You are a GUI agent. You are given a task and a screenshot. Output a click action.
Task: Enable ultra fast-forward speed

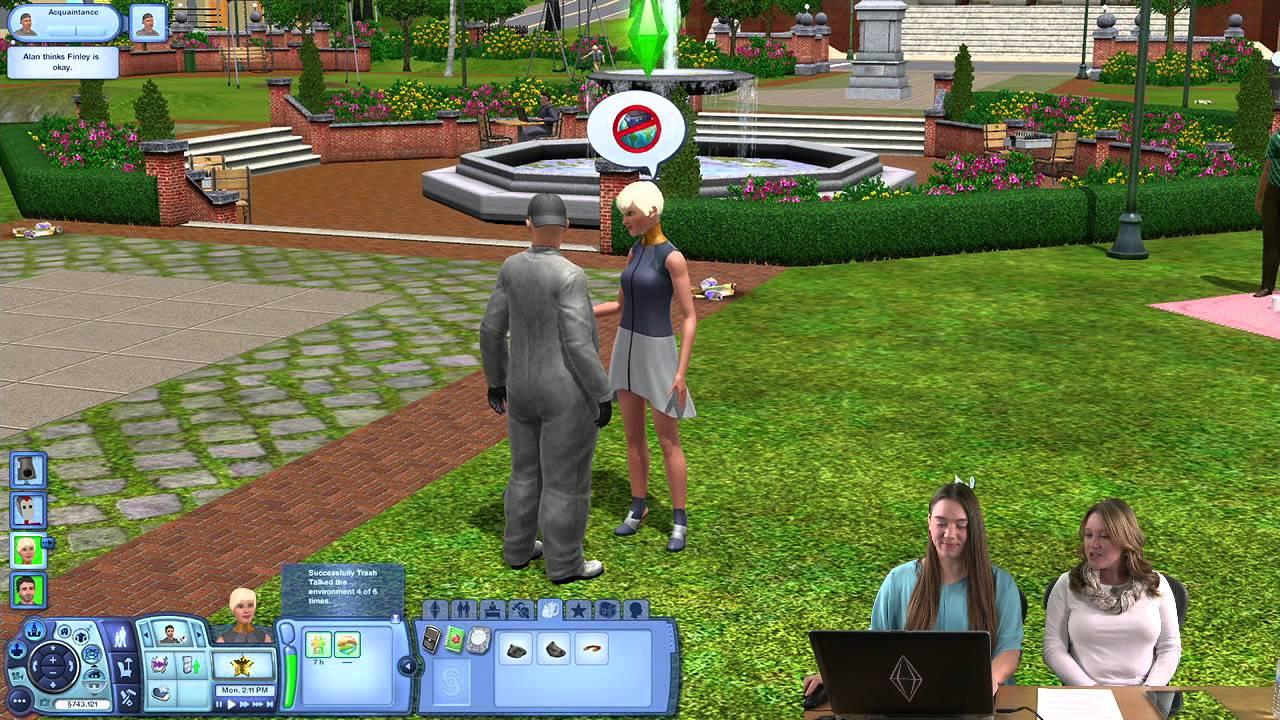256,705
